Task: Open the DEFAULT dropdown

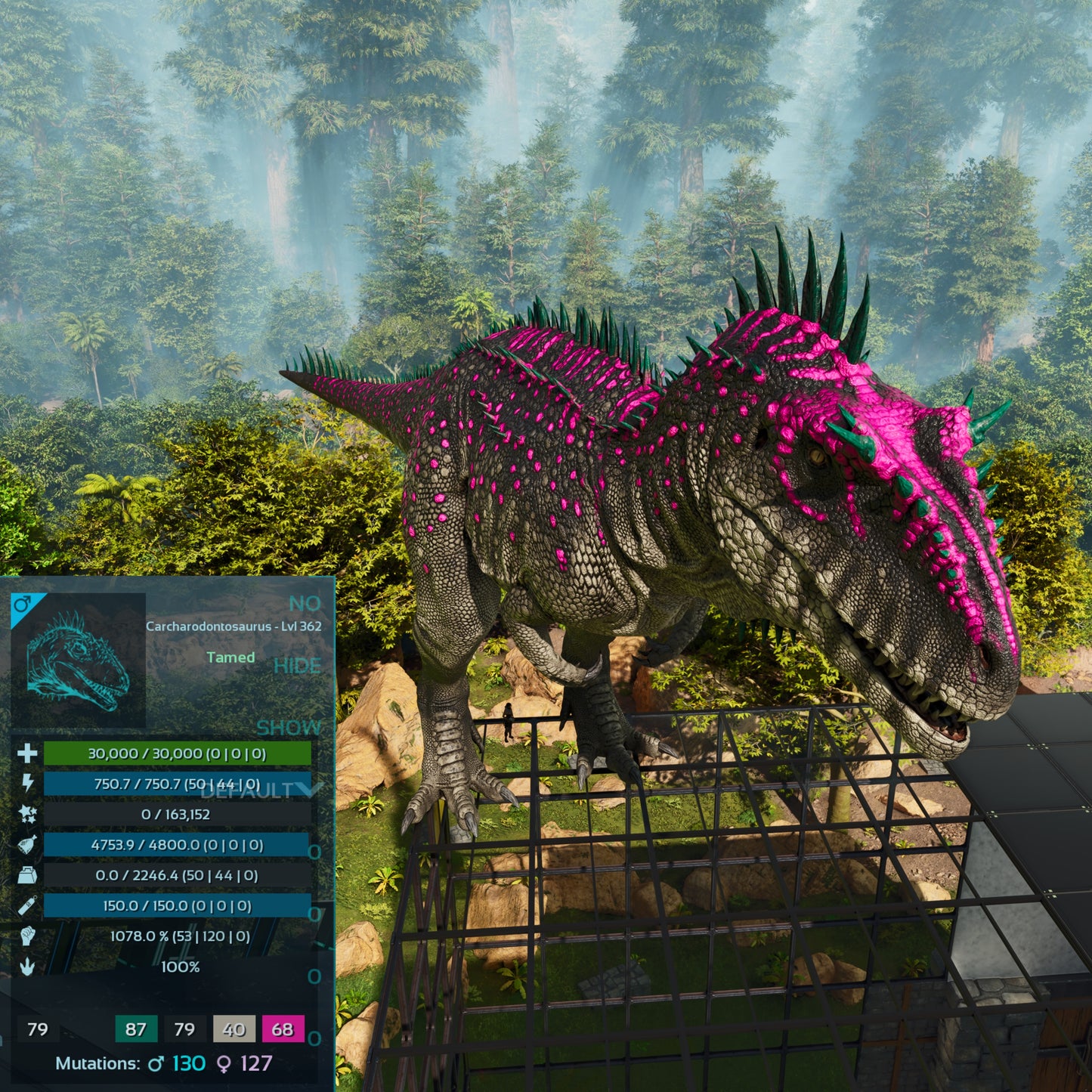Action: click(261, 790)
